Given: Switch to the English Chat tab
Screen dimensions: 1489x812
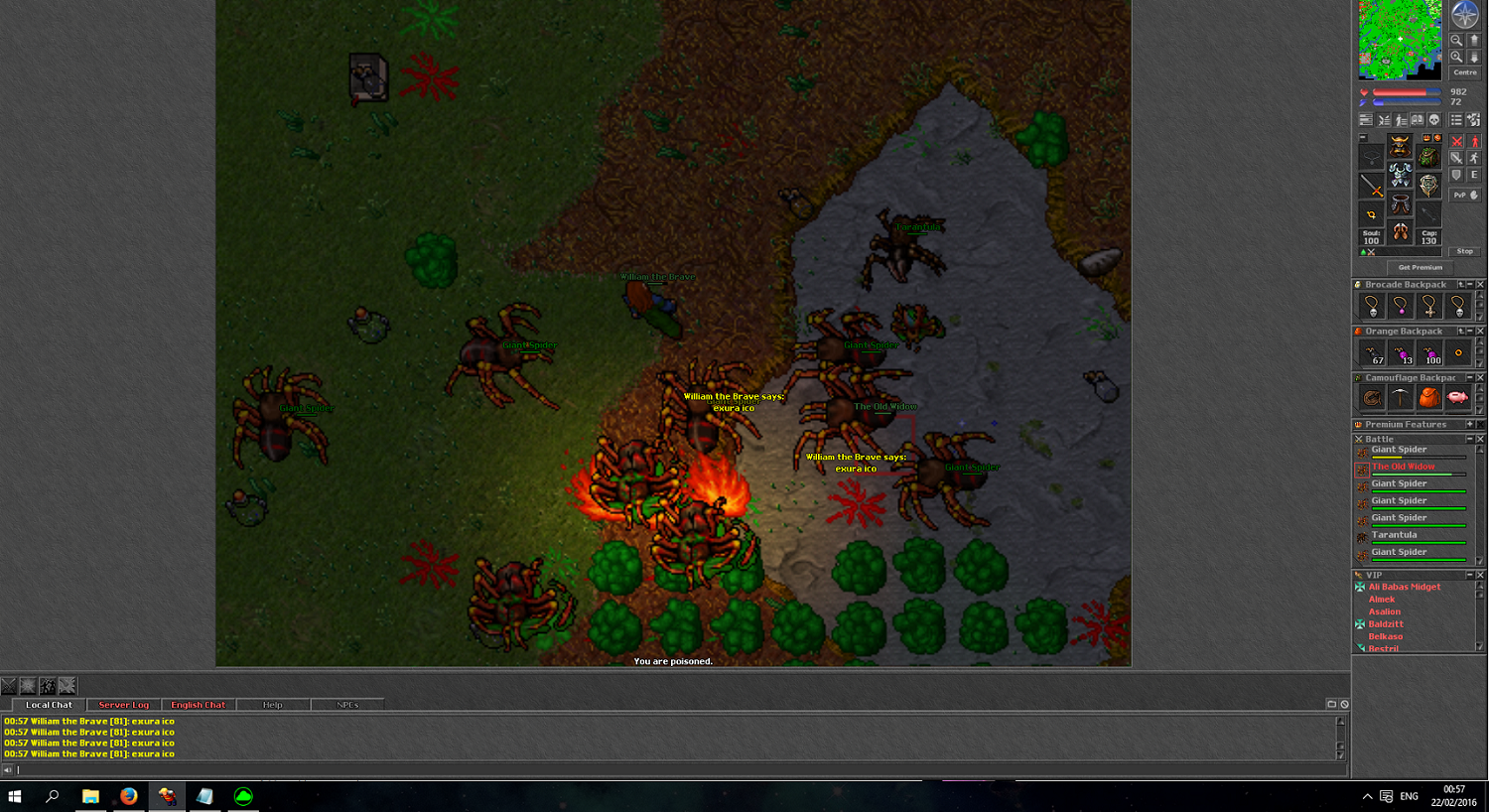Looking at the screenshot, I should click(x=198, y=705).
